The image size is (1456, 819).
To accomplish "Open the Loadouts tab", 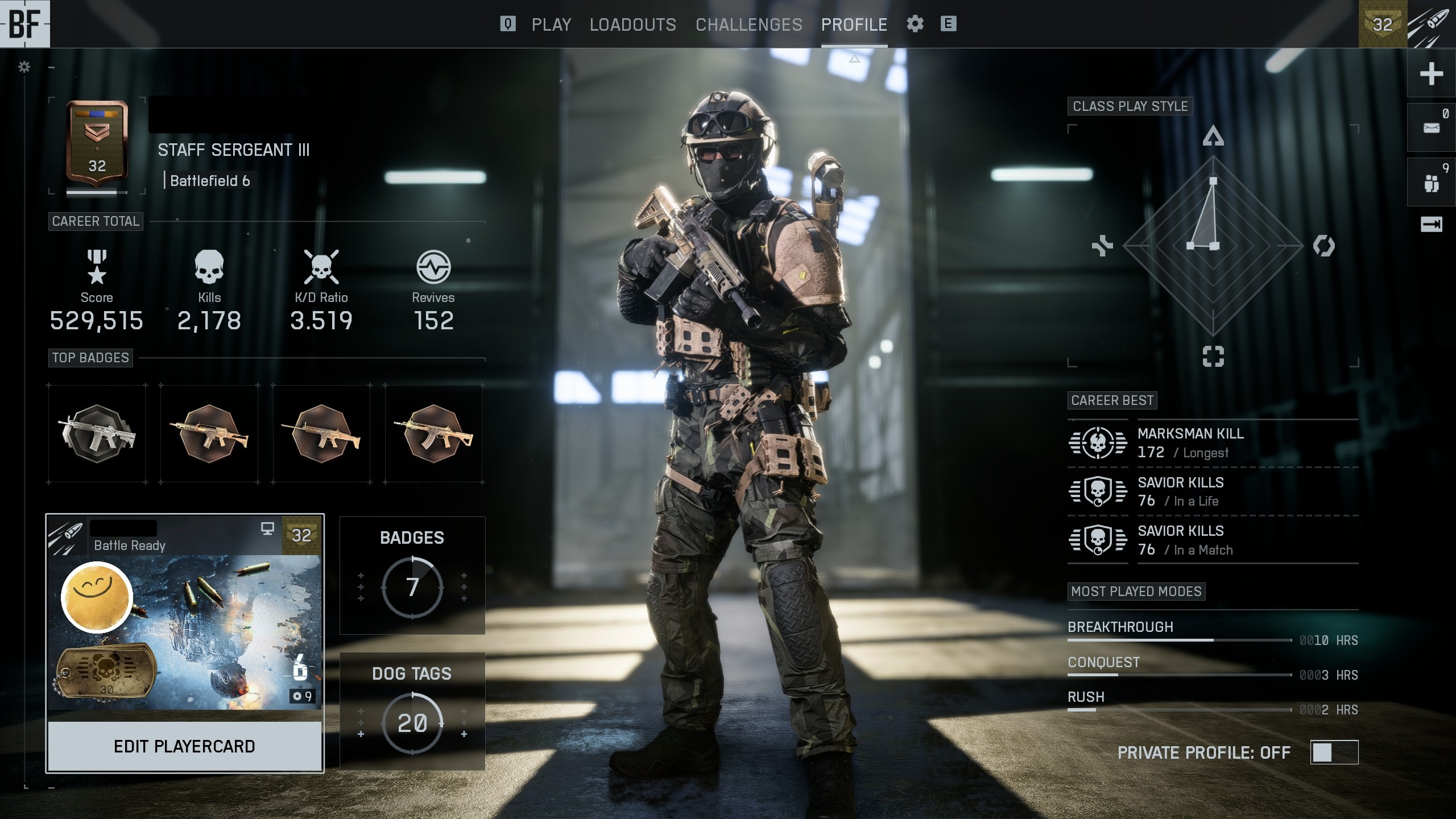I will (632, 24).
